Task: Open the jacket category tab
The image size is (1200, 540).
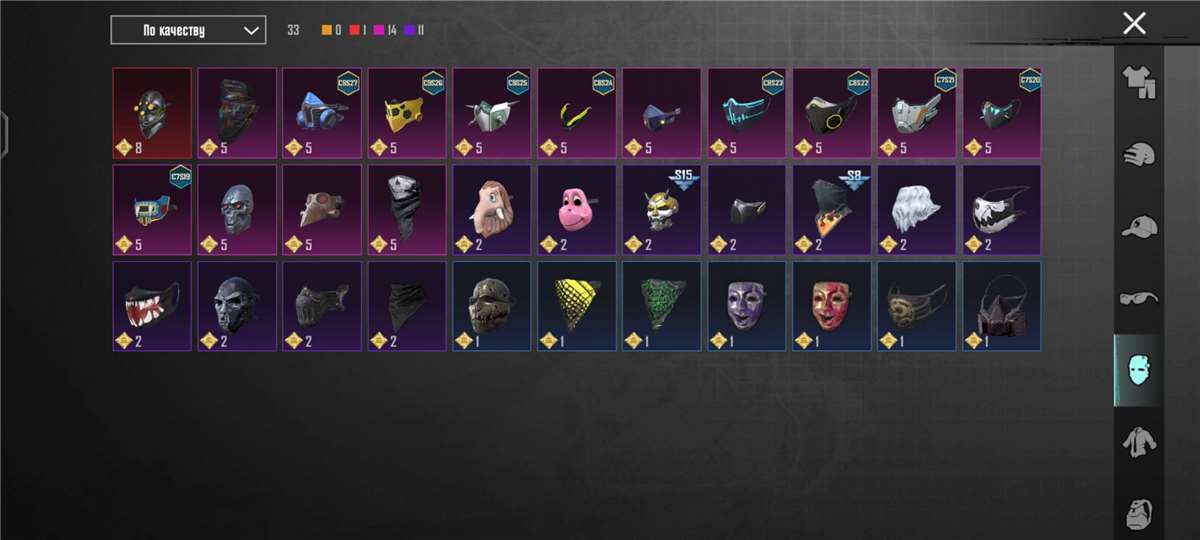Action: [x=1138, y=441]
